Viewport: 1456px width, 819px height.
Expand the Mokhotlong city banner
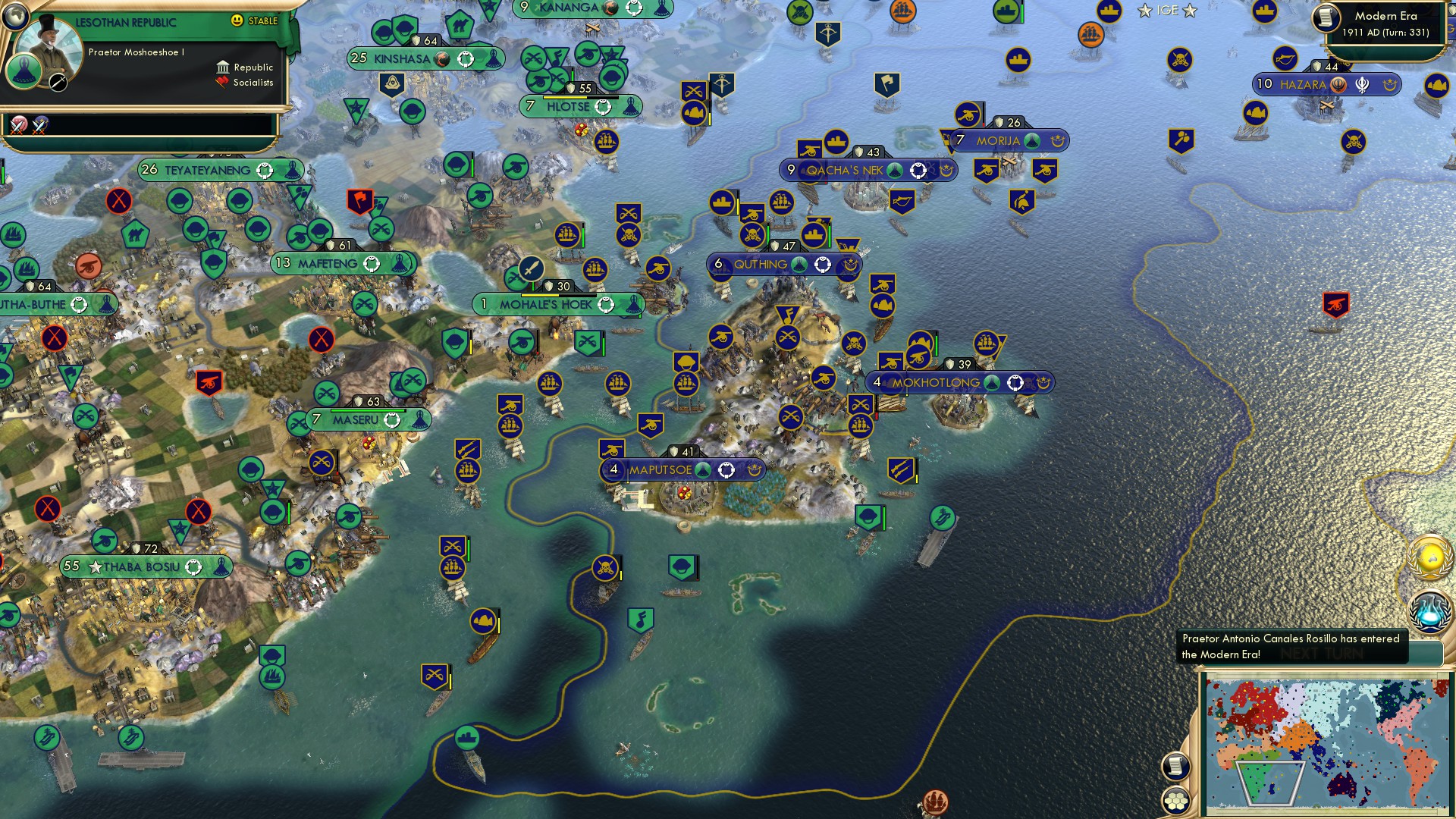[x=961, y=383]
